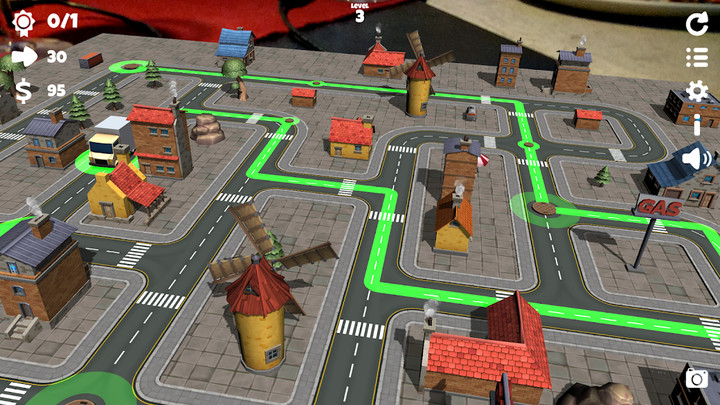Screen dimensions: 720x405
Task: Open the gear settings
Action: point(697,92)
